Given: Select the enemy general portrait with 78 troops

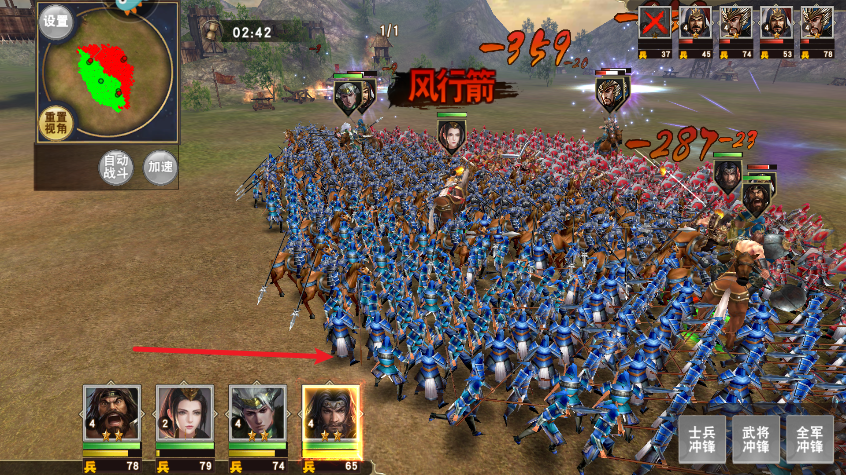Looking at the screenshot, I should point(817,22).
